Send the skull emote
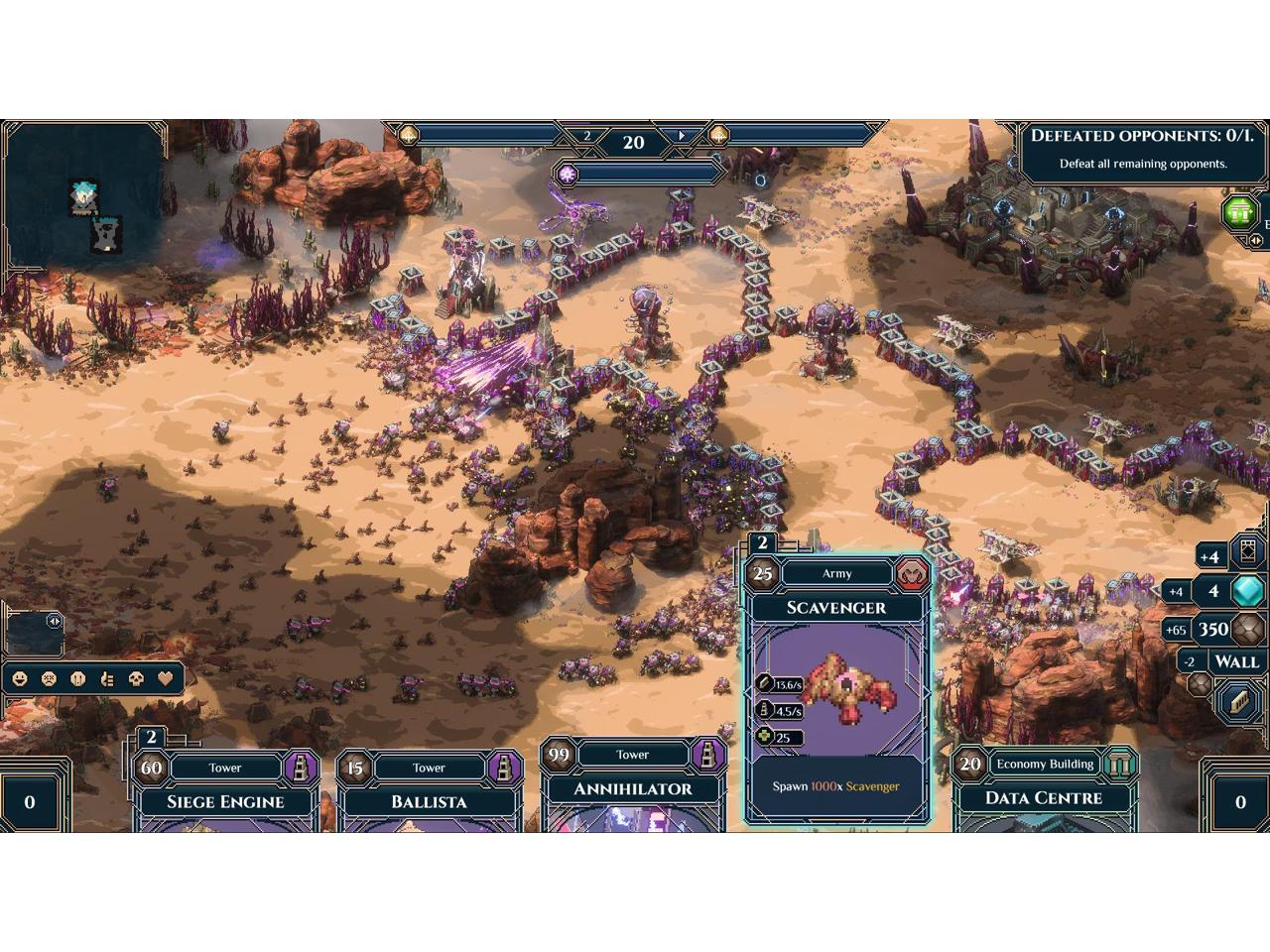Viewport: 1270px width, 952px height. [137, 679]
